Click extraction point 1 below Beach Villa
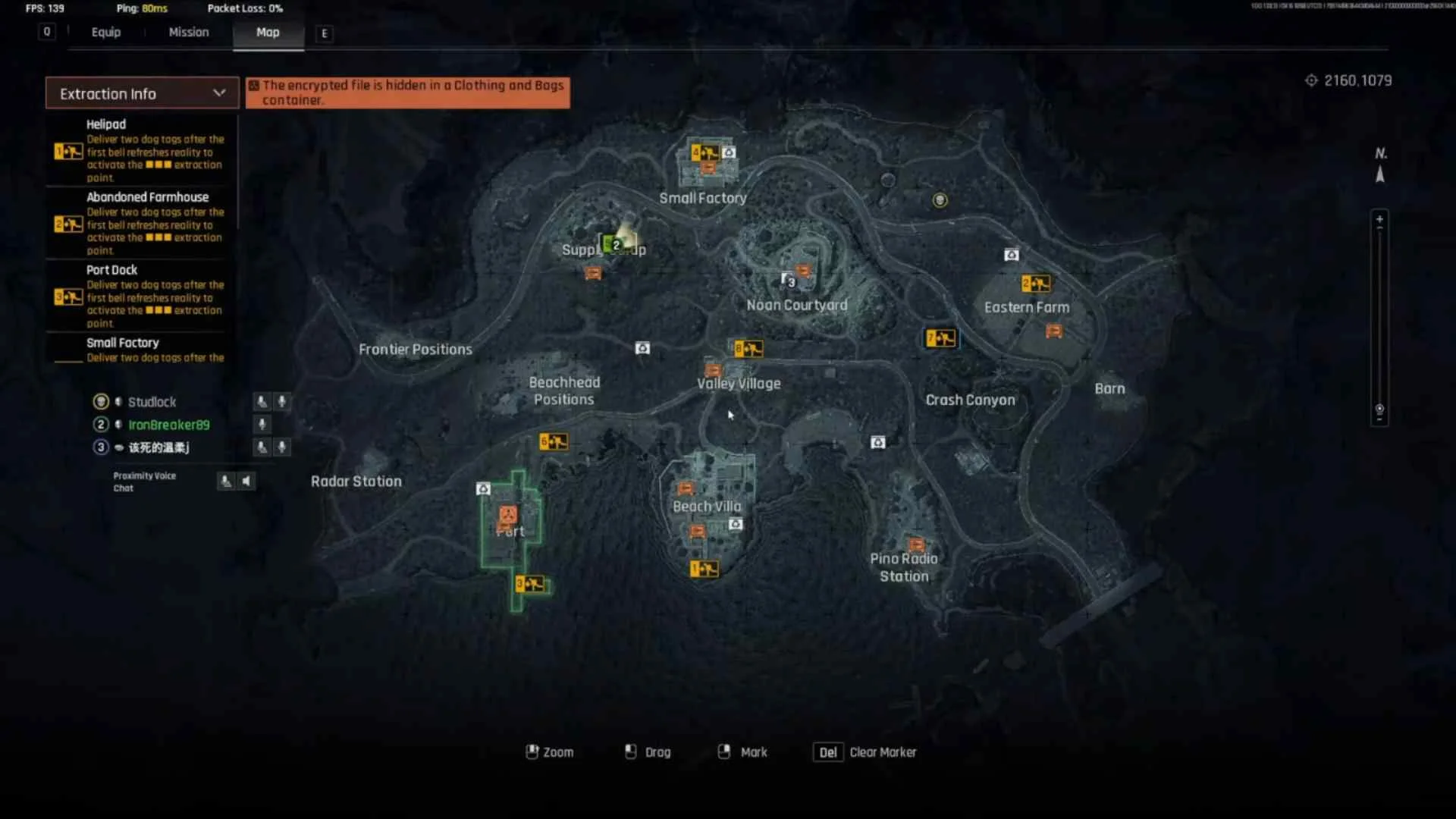The height and width of the screenshot is (819, 1456). click(704, 569)
